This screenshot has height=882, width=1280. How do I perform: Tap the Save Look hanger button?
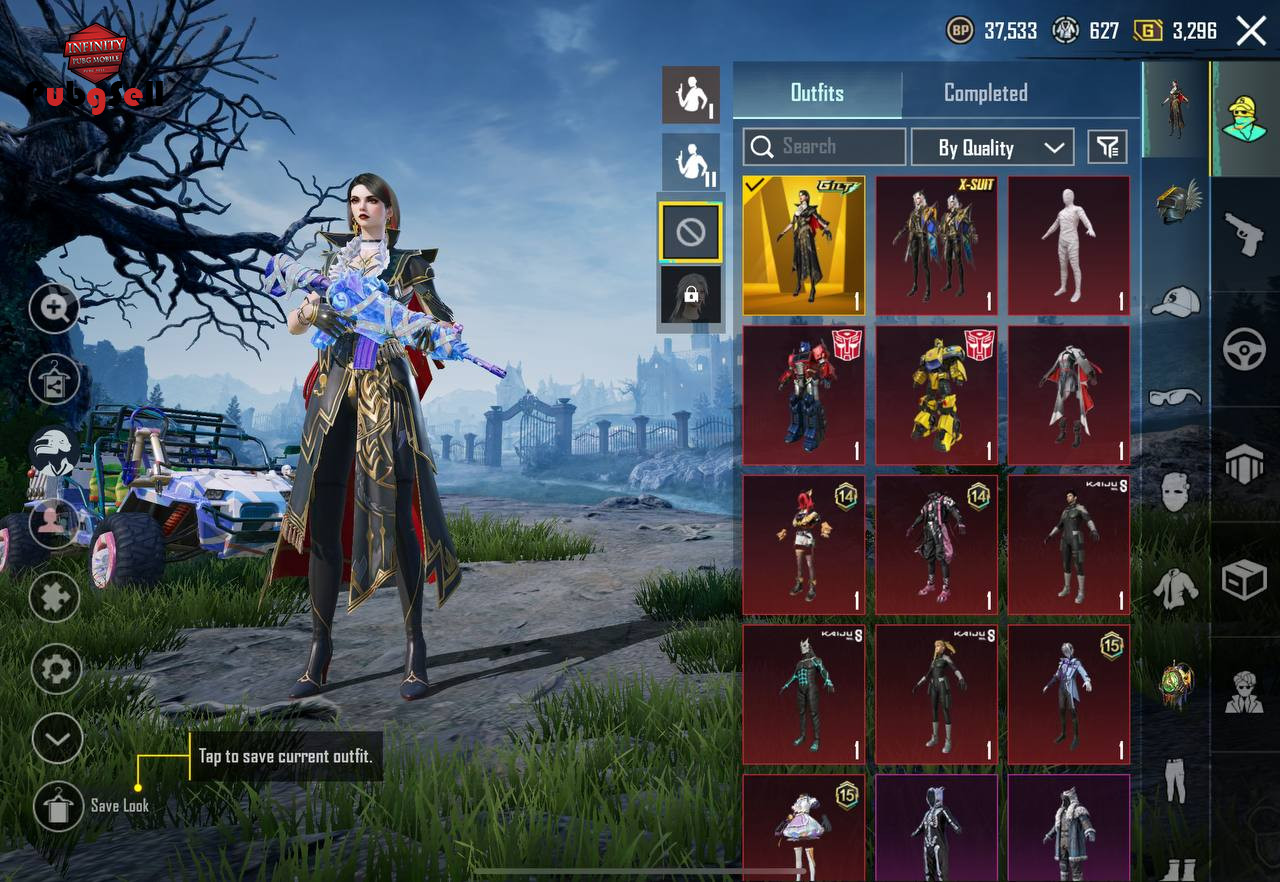(57, 805)
